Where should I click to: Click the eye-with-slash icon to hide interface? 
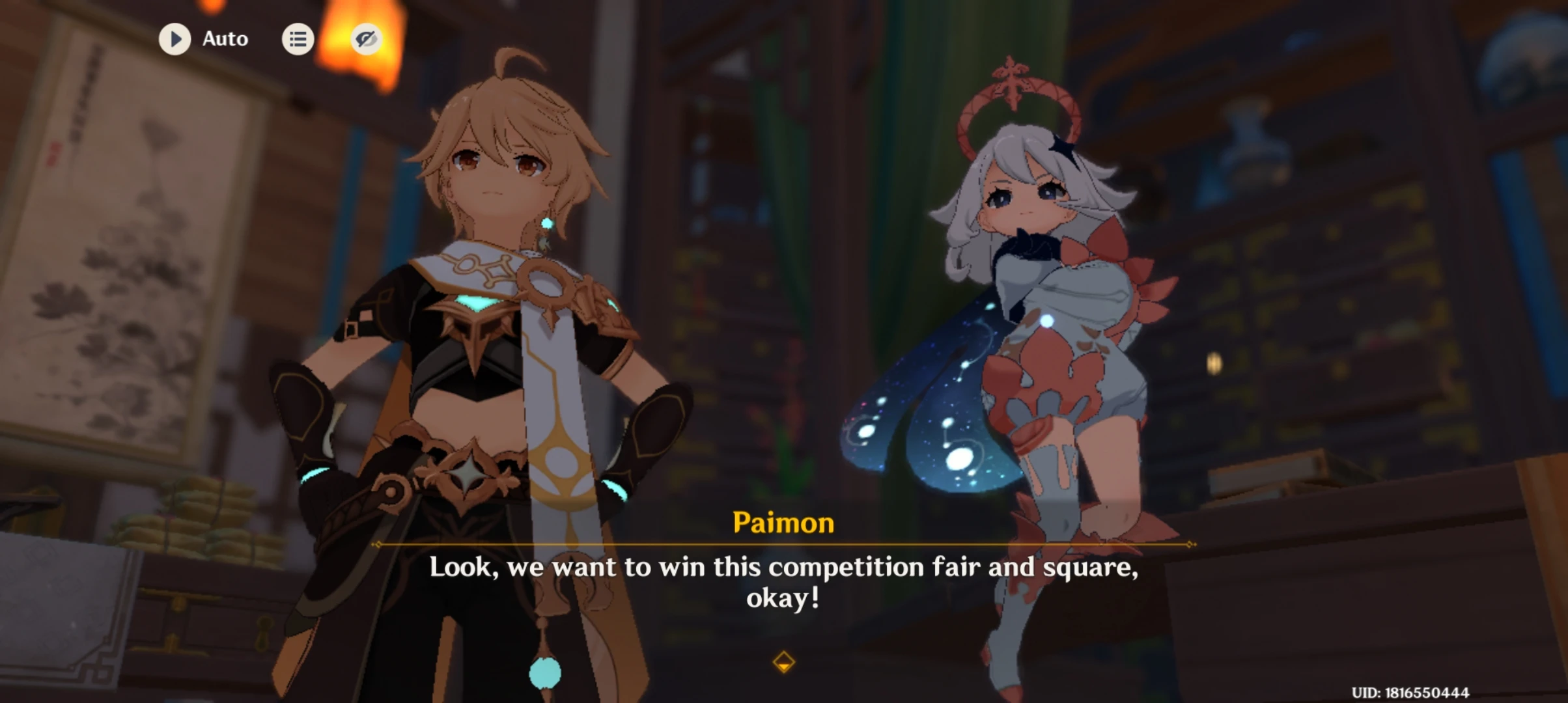[x=366, y=38]
